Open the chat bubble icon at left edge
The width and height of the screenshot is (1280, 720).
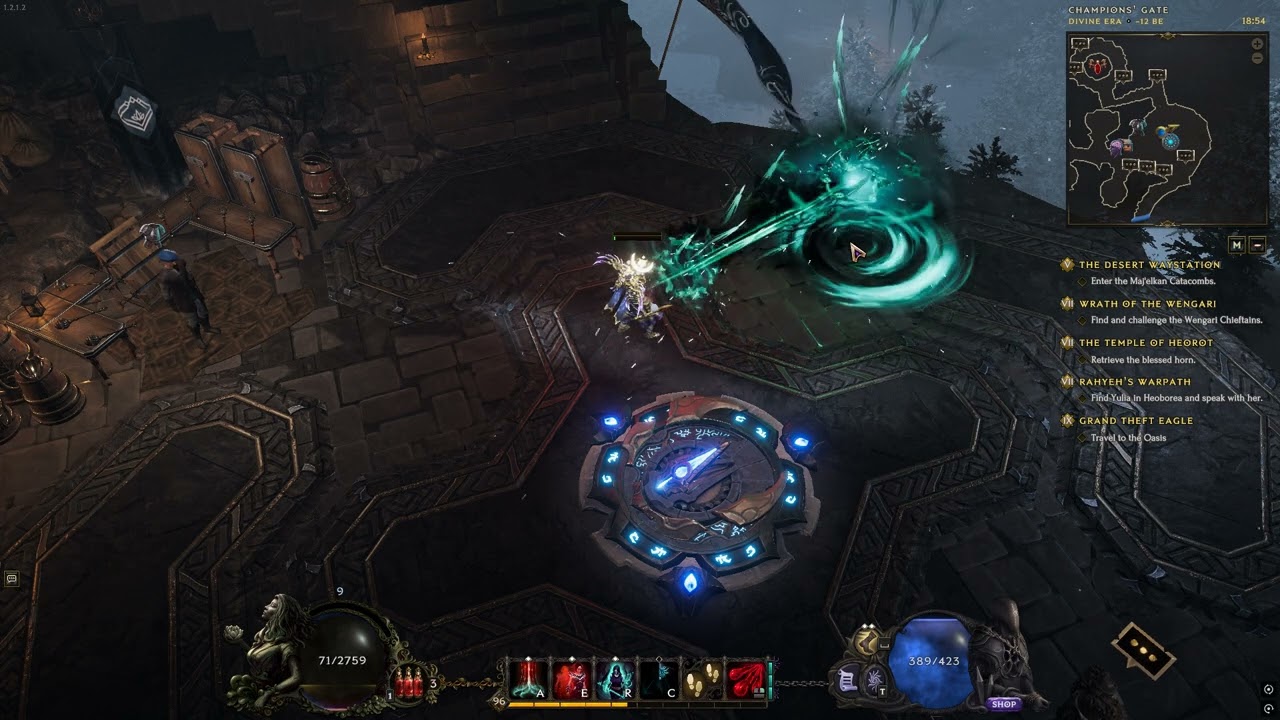(12, 578)
